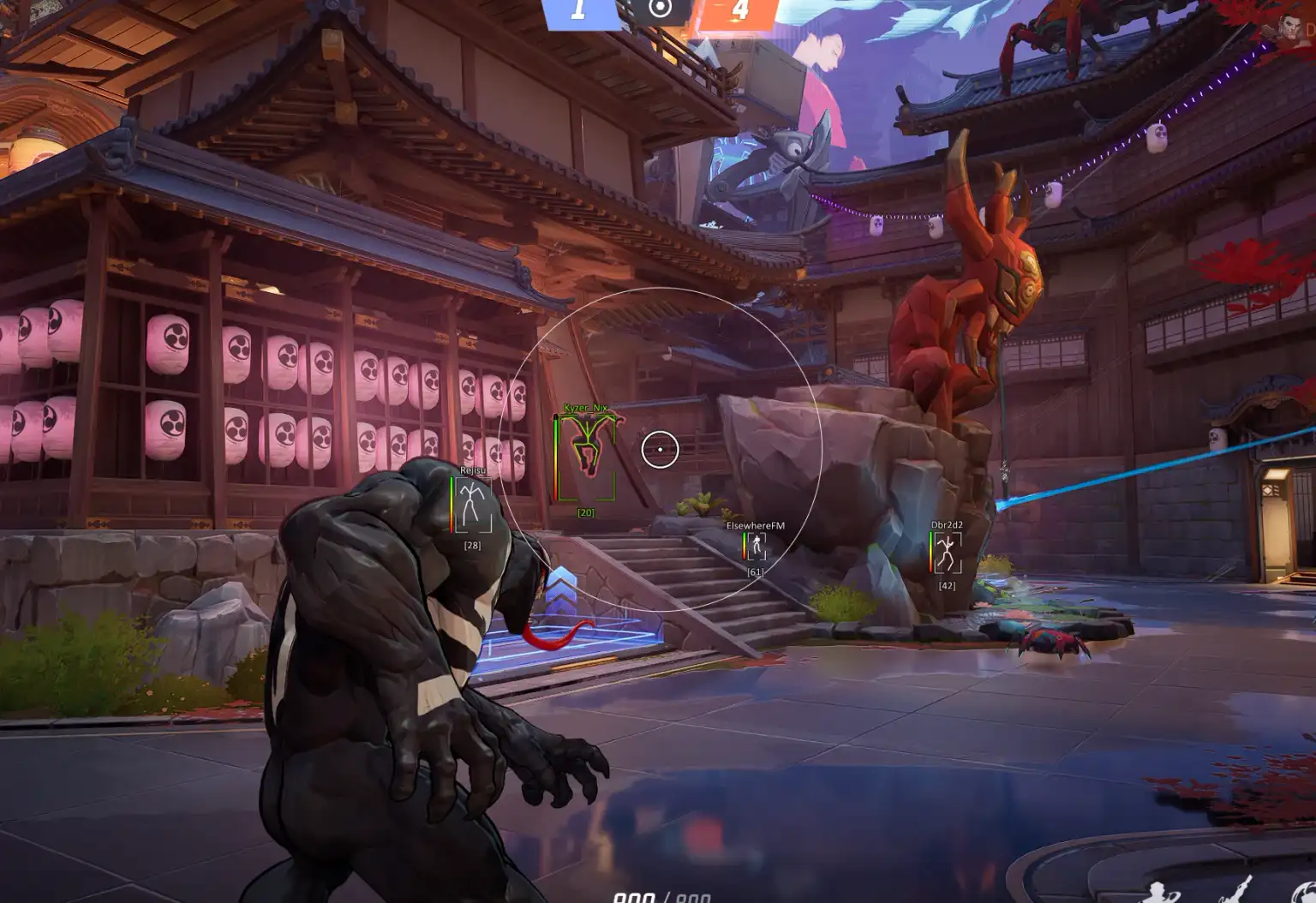Expand Dbr2d2's health value [42]
Viewport: 1316px width, 903px height.
[x=946, y=584]
